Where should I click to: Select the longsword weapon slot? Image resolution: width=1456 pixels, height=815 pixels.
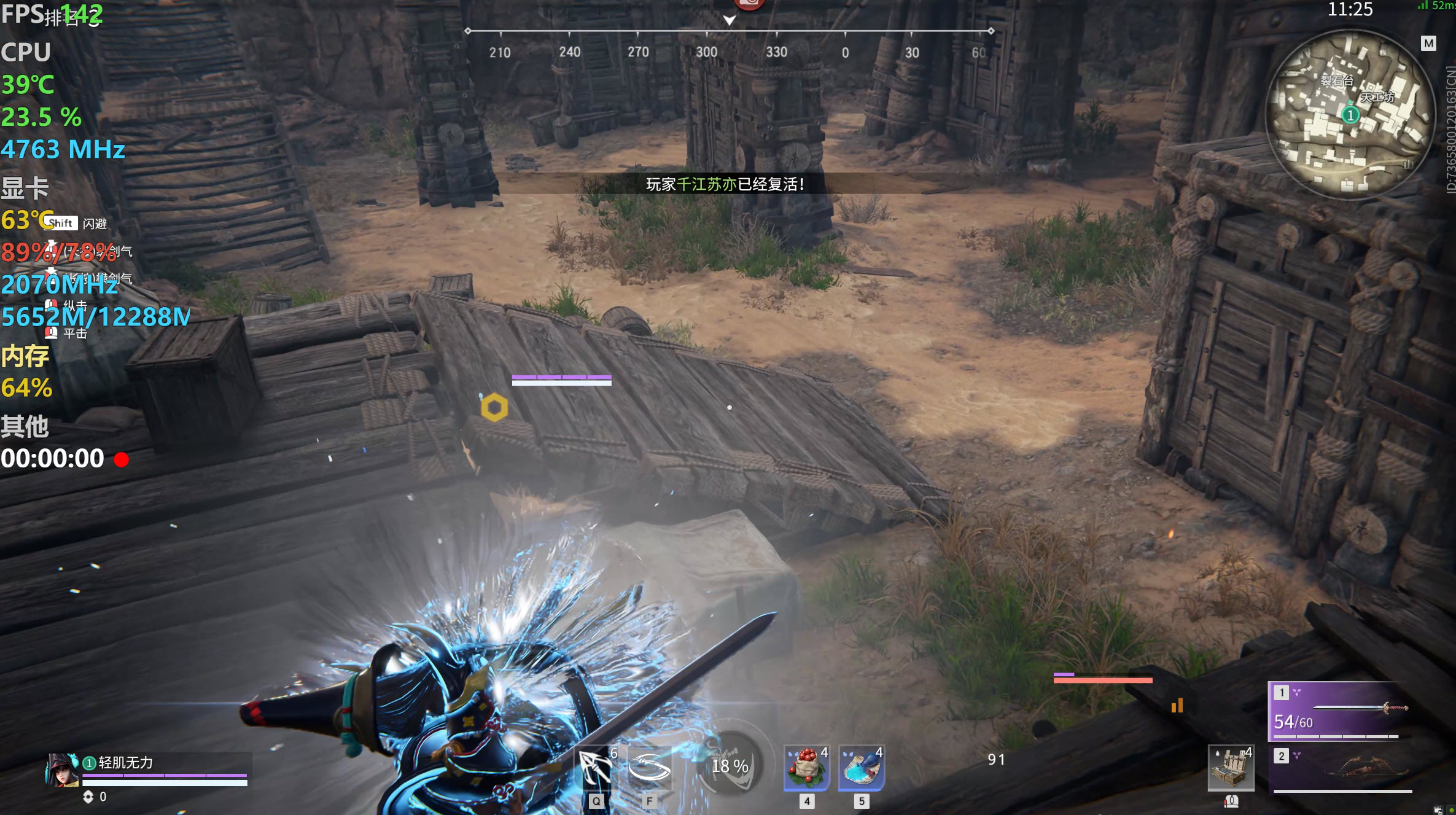coord(1339,711)
